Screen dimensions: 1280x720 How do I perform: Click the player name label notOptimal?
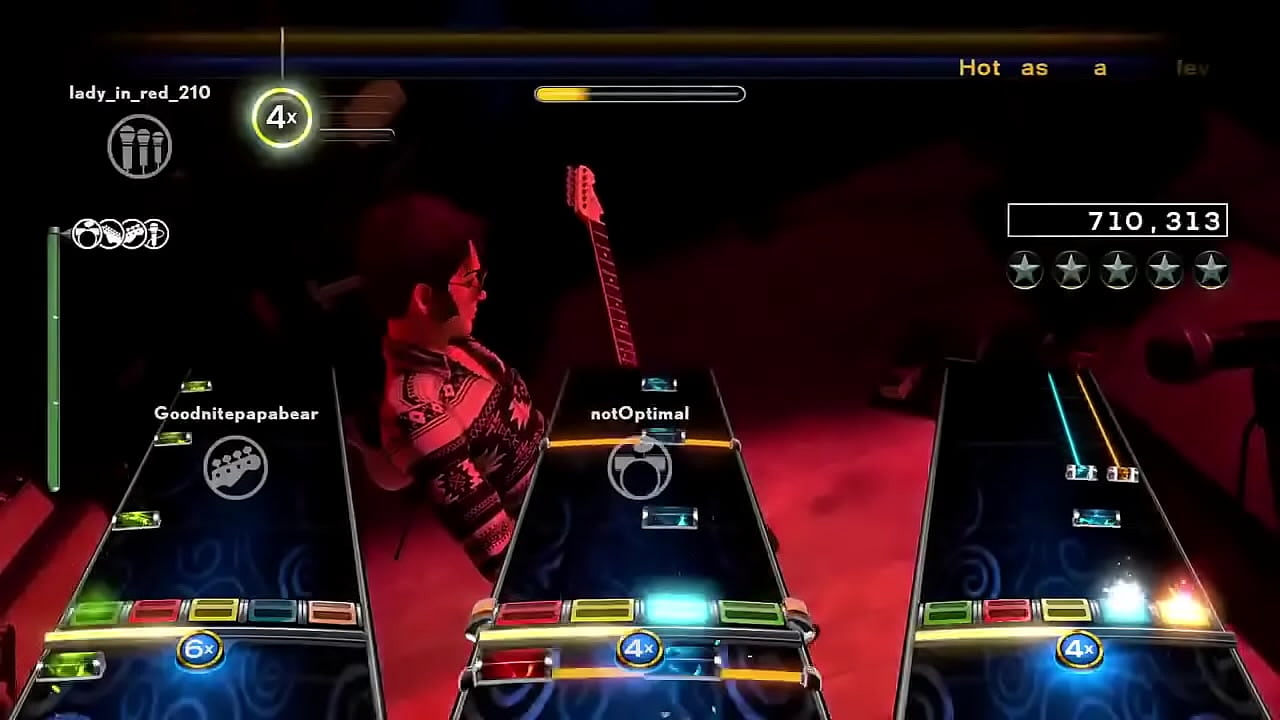click(x=638, y=413)
